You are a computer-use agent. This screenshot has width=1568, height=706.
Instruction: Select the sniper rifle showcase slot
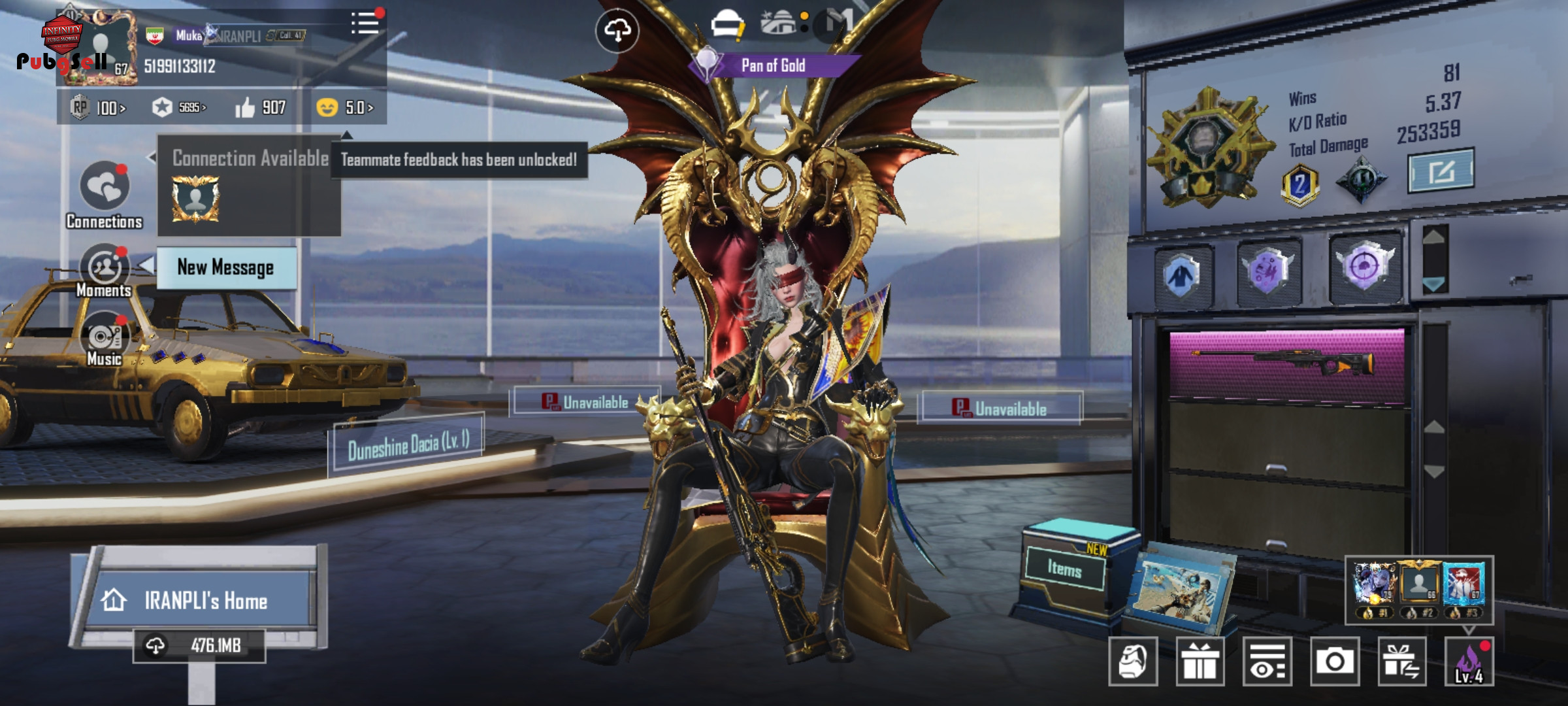click(1286, 364)
